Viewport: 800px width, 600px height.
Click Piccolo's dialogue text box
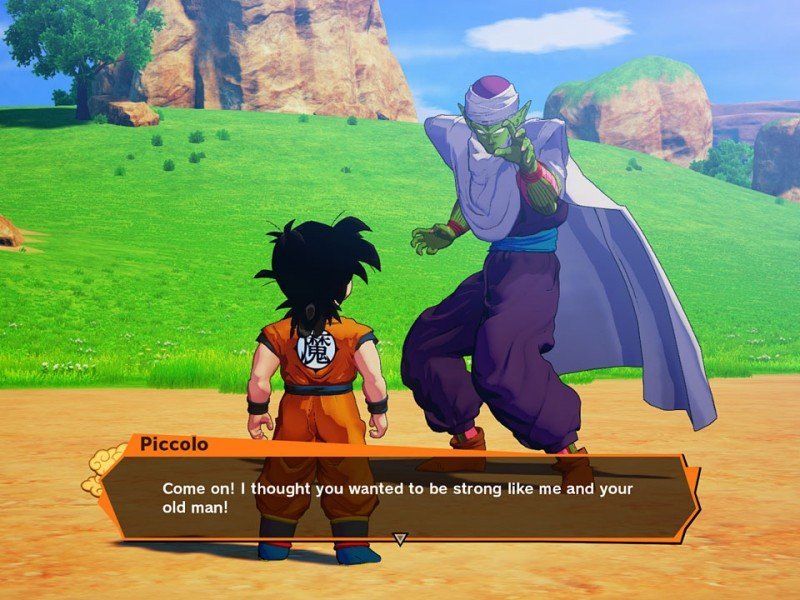click(400, 497)
